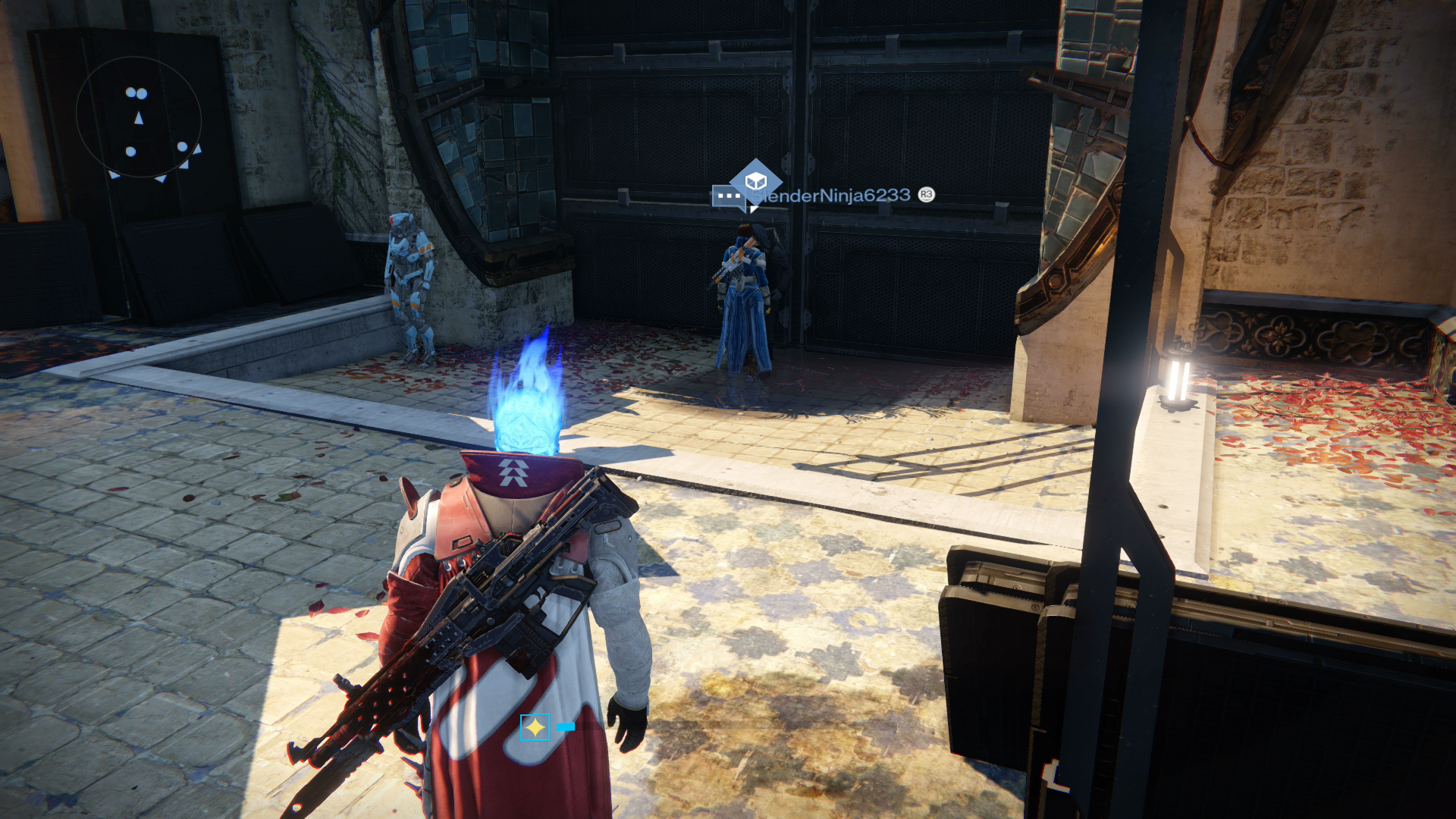Click the diamond cube emblem above the player
Screen dimensions: 1456x819
click(755, 181)
